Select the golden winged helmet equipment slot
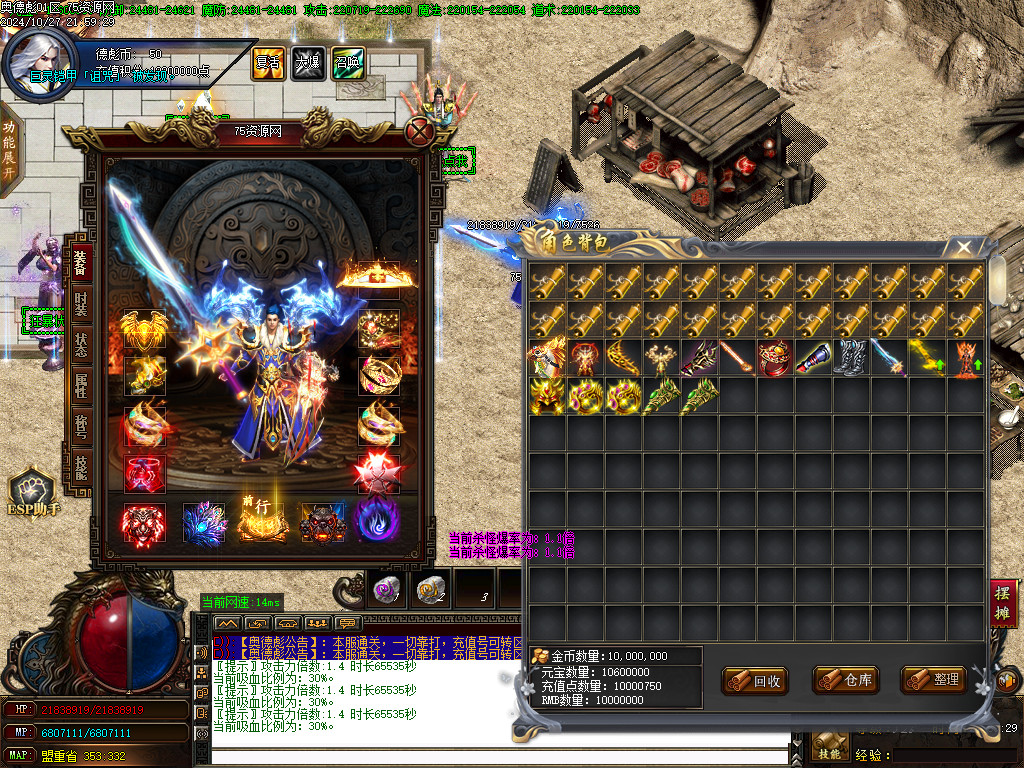The image size is (1024, 768). pos(143,329)
